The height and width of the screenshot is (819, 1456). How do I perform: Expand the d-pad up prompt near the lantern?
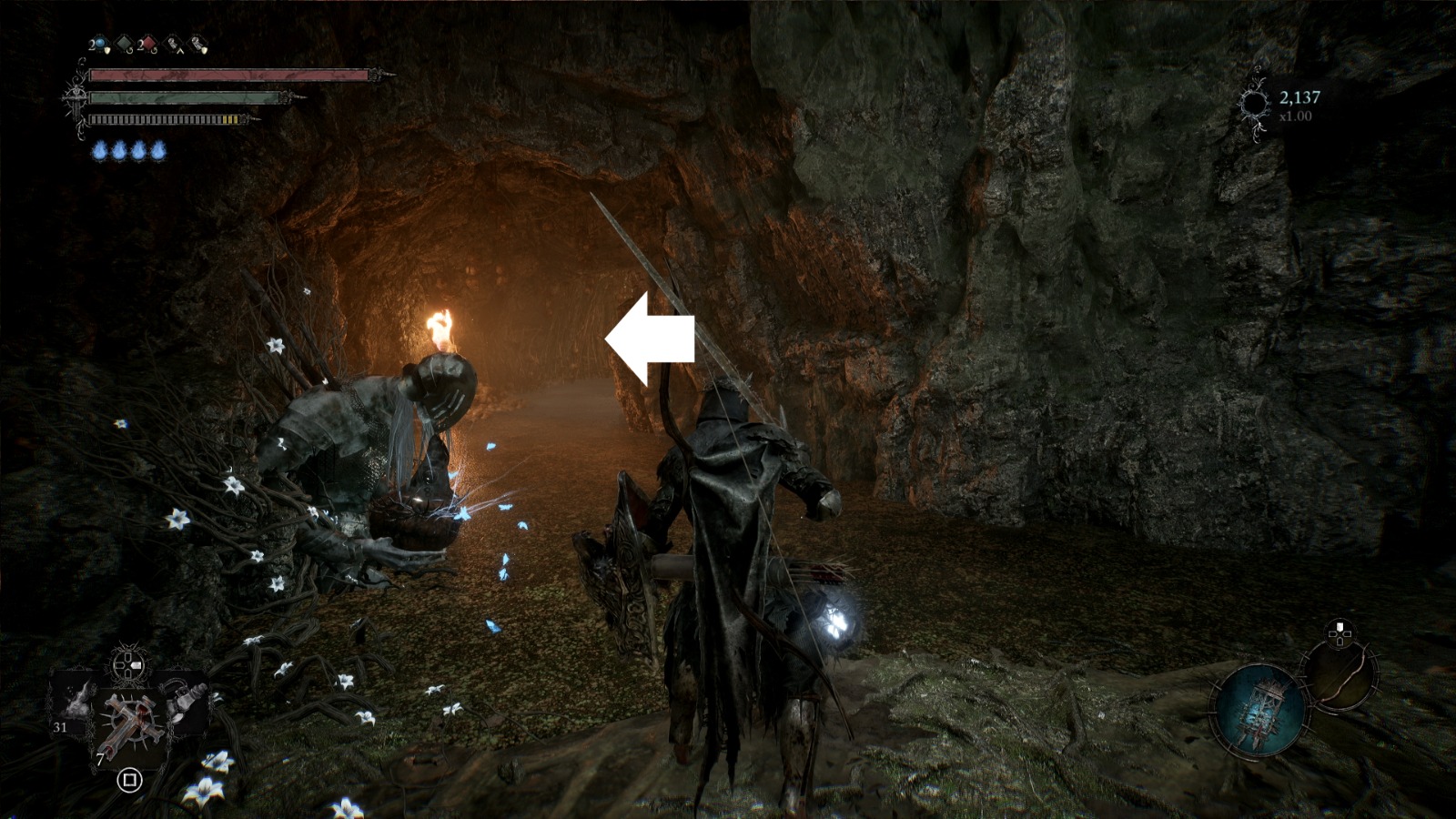(x=1339, y=628)
